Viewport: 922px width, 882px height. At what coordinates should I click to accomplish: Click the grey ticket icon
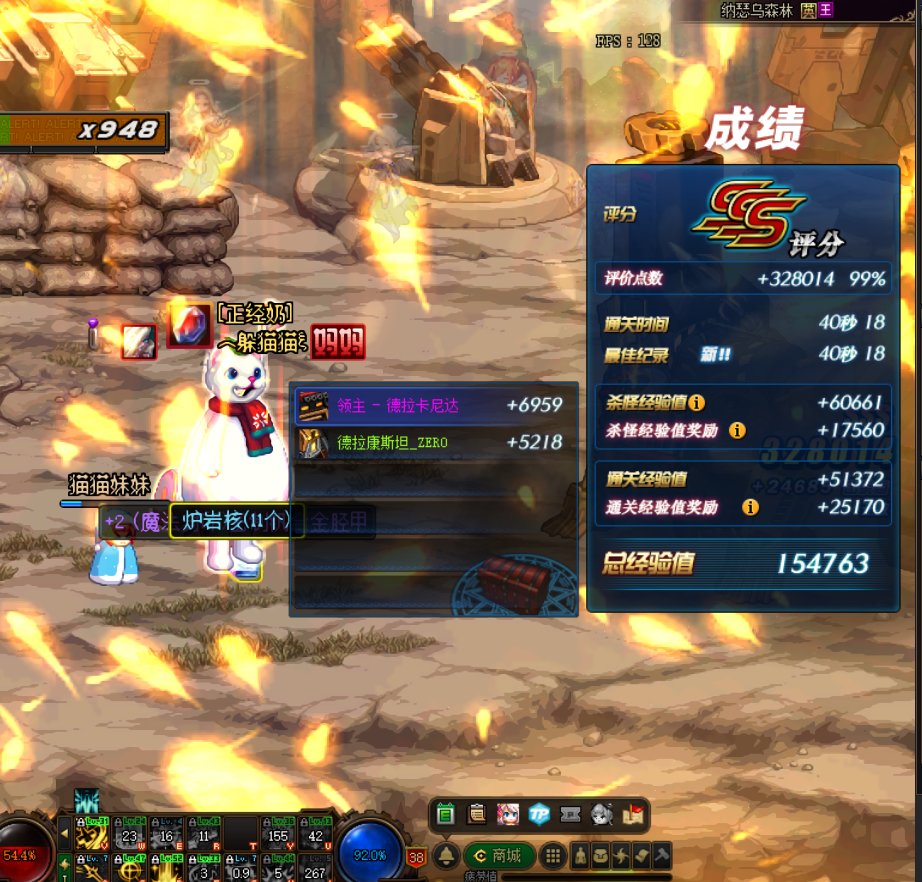[x=570, y=813]
